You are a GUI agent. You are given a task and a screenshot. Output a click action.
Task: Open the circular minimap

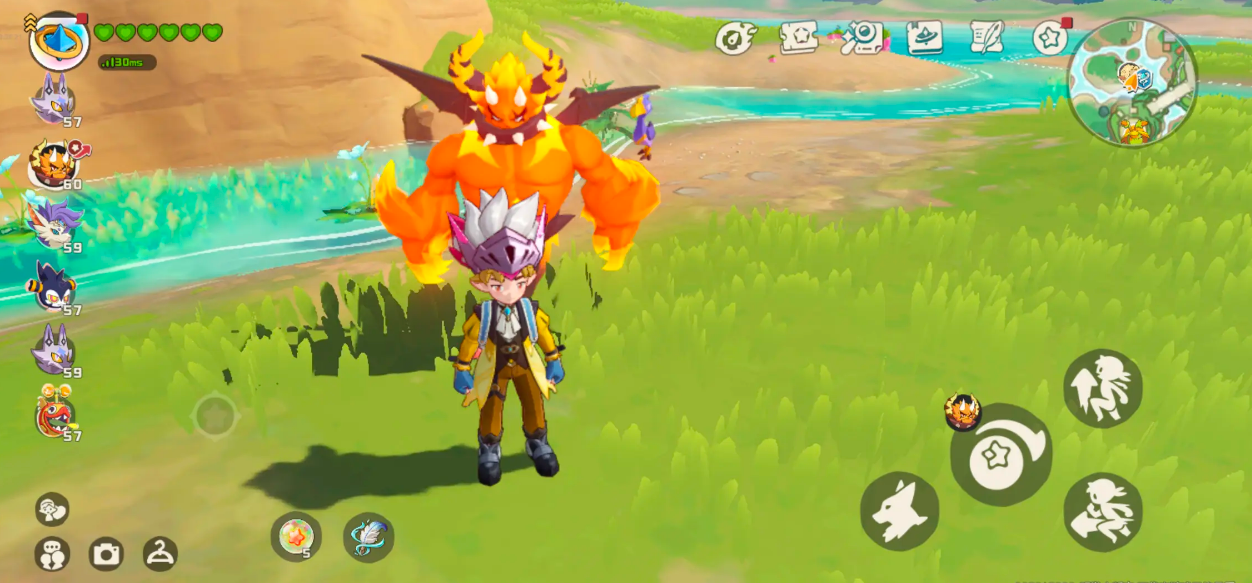click(1133, 82)
